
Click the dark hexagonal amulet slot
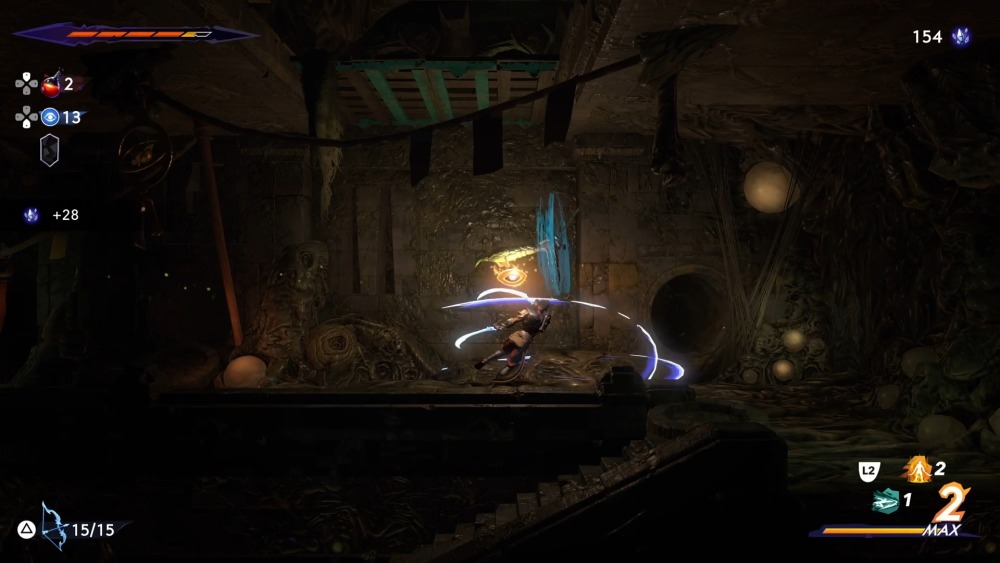(x=50, y=150)
